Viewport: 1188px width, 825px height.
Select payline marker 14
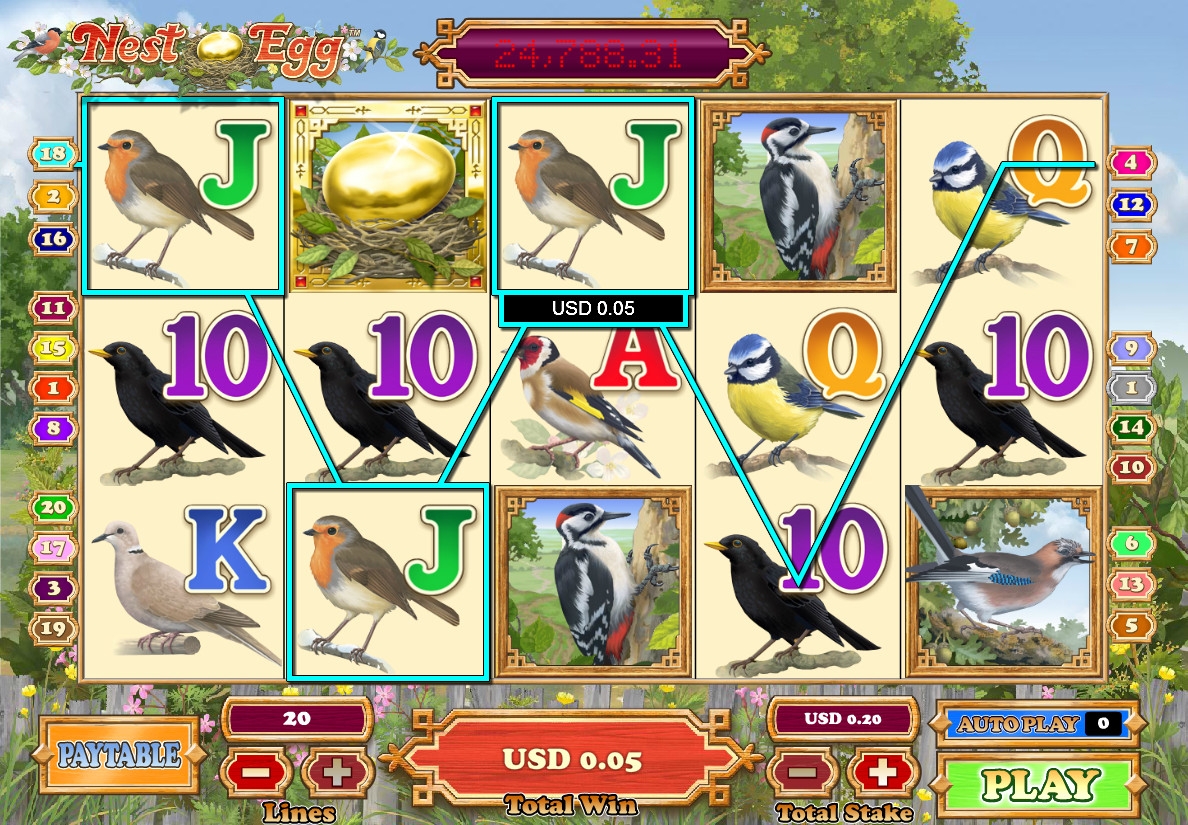[1131, 427]
